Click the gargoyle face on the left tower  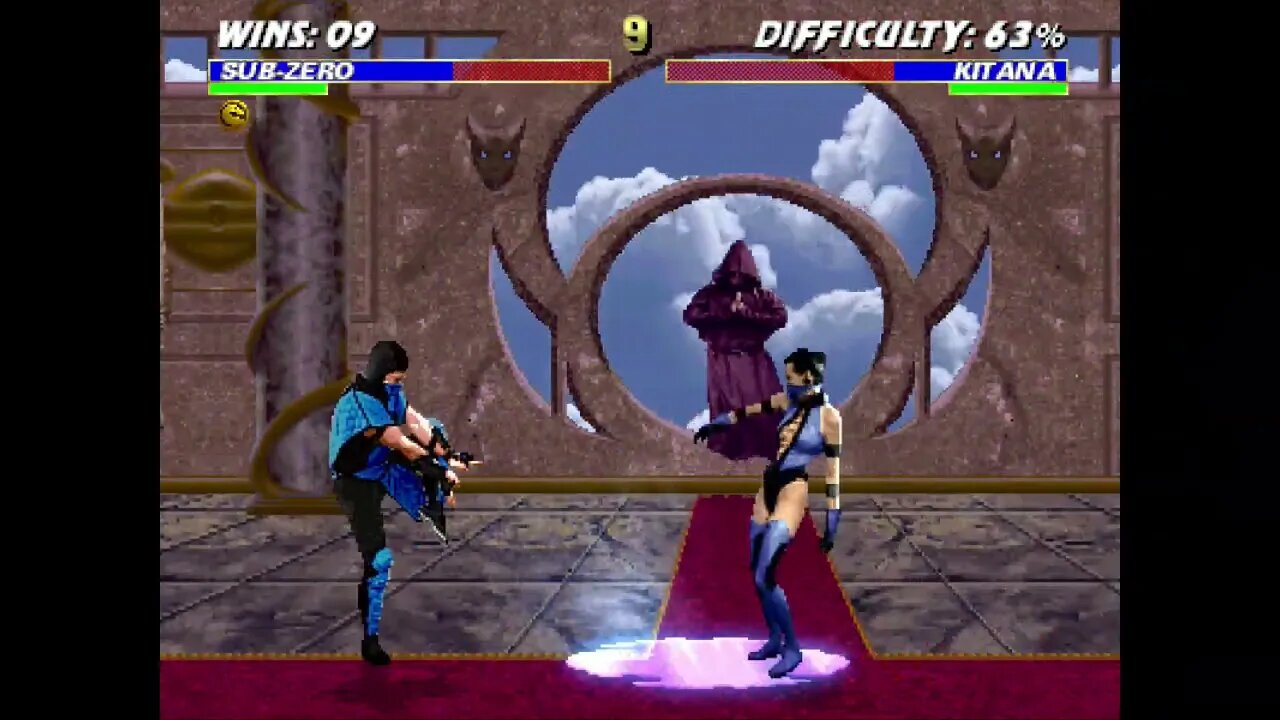click(494, 155)
